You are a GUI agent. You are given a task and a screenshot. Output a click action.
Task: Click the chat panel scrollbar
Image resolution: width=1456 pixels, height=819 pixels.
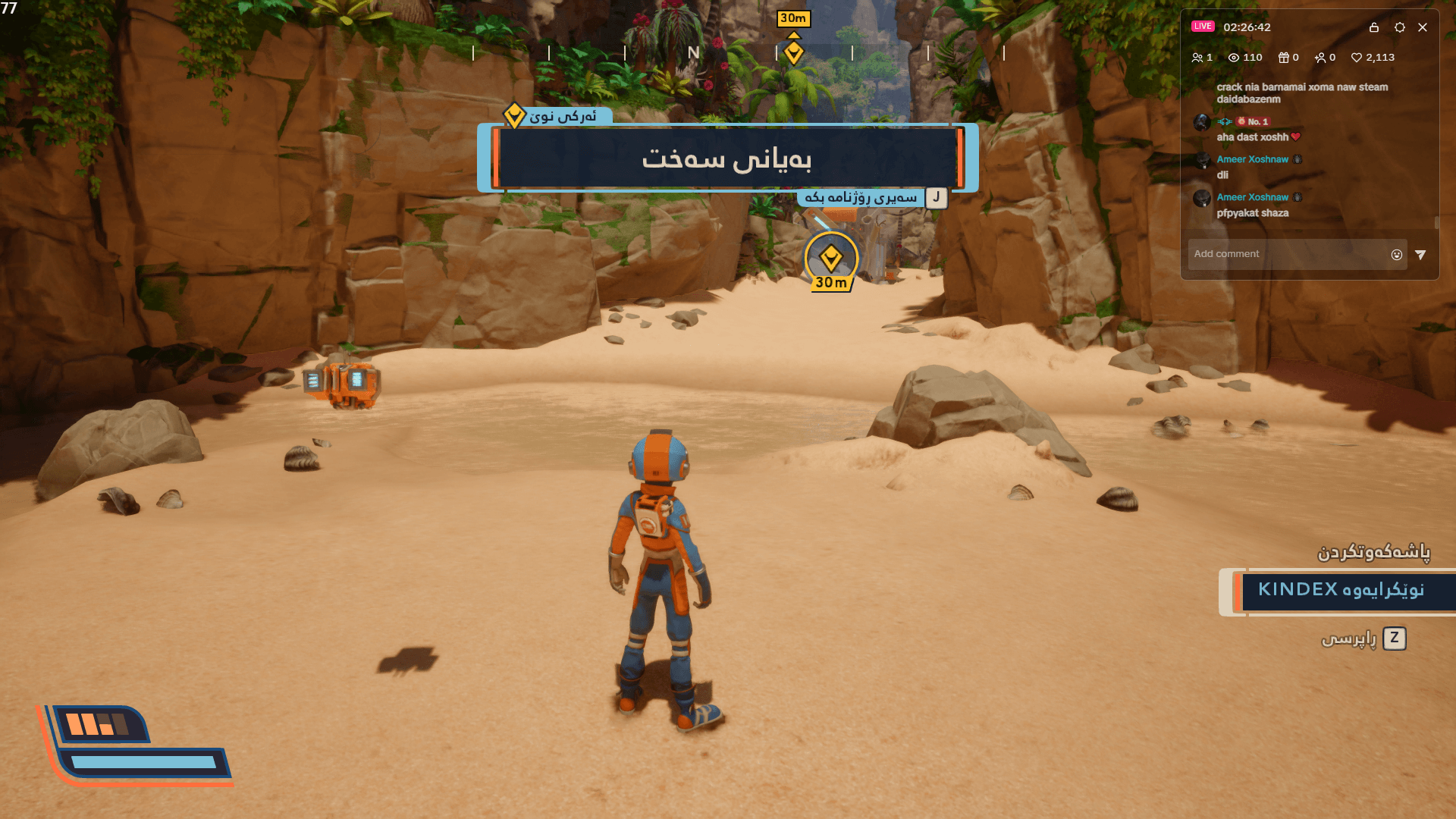[1437, 220]
